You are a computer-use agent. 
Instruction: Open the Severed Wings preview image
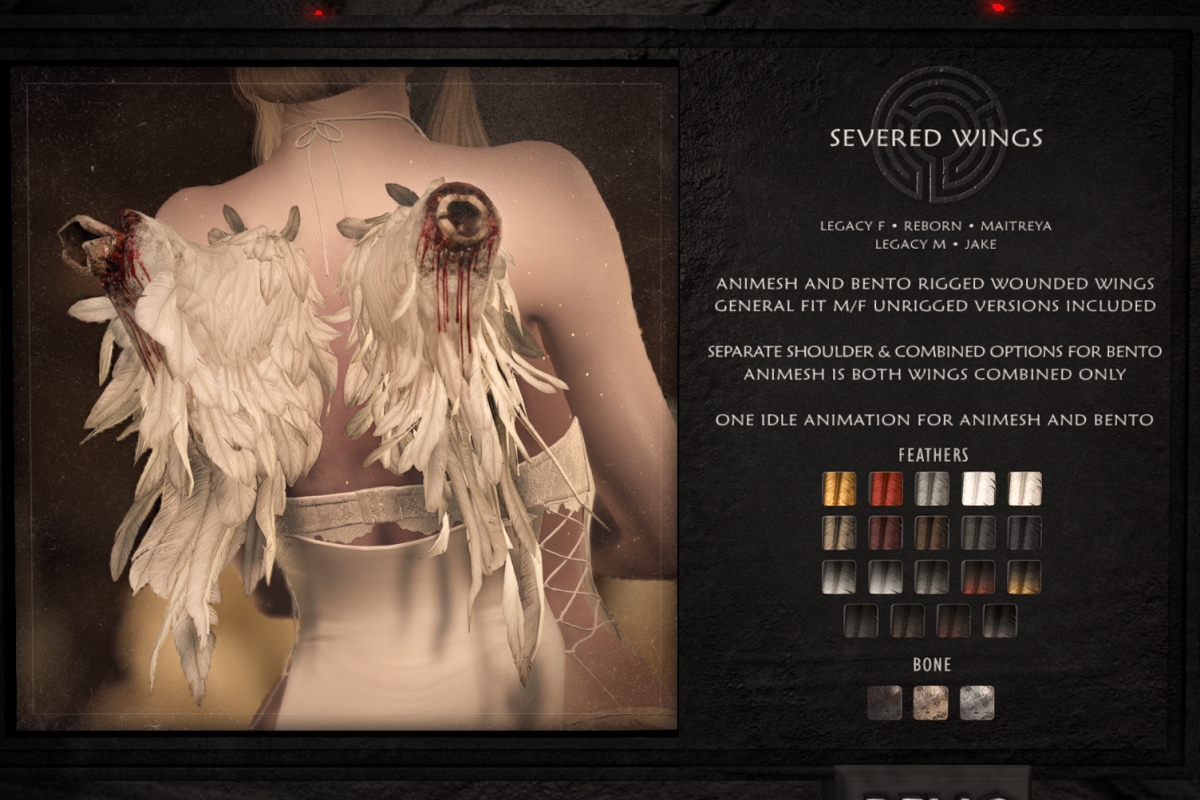pos(345,398)
